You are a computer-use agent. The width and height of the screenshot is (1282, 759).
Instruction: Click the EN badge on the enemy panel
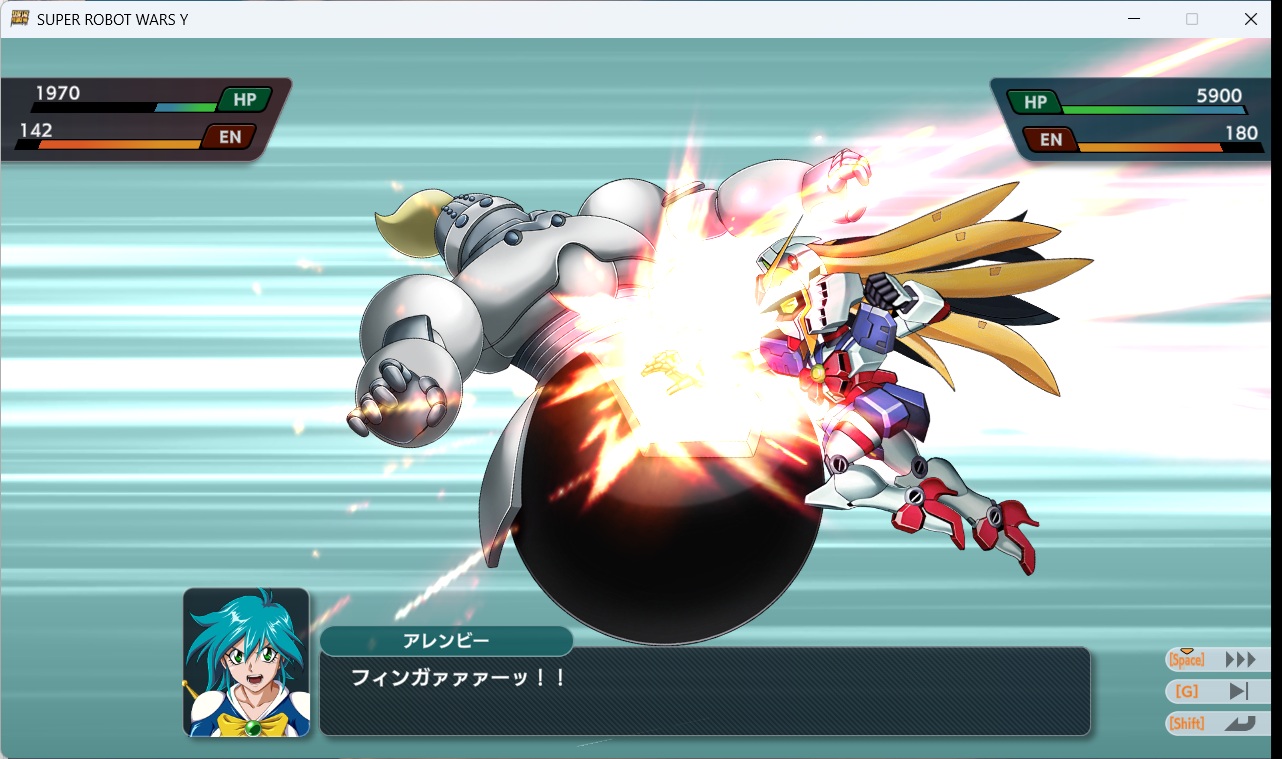click(1051, 139)
